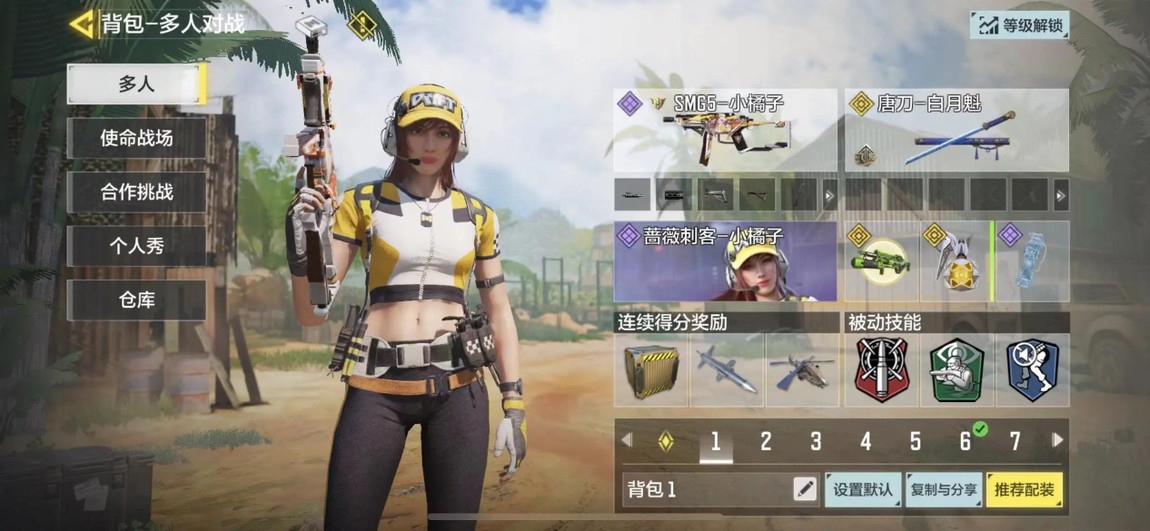Viewport: 1150px width, 531px height.
Task: Select the helicopter scorestreak slot
Action: point(802,370)
